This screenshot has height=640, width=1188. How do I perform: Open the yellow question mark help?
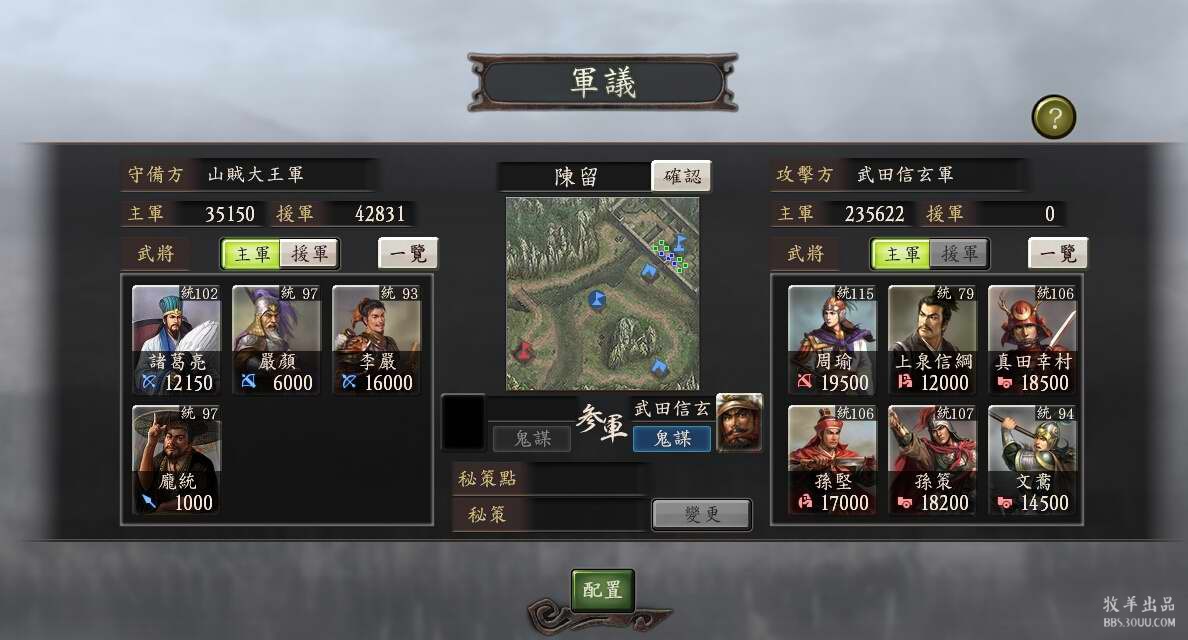(x=1053, y=118)
